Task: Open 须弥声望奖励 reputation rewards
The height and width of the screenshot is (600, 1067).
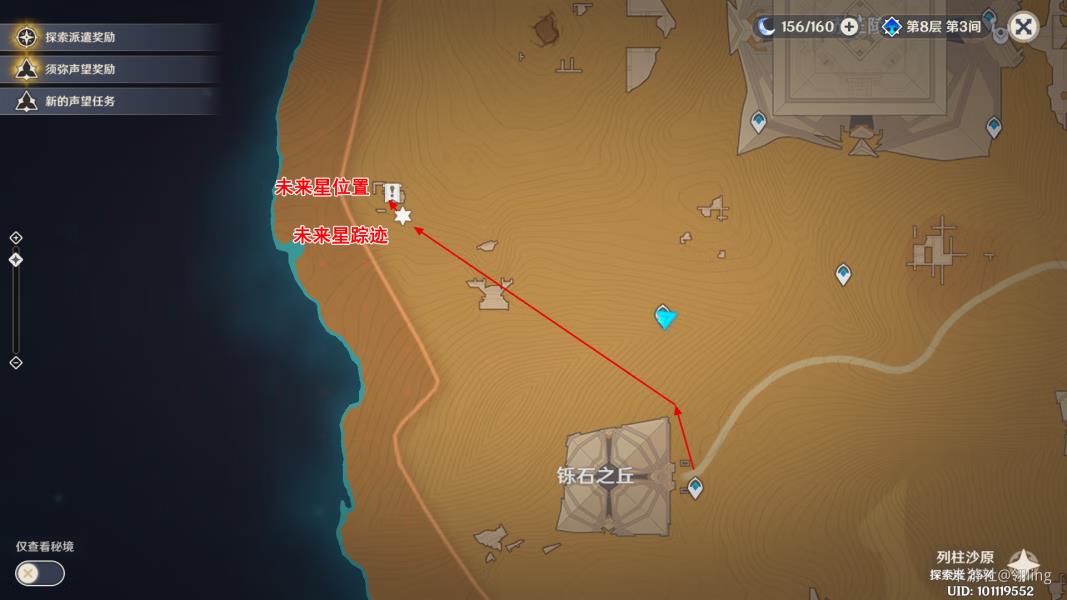Action: [x=79, y=69]
